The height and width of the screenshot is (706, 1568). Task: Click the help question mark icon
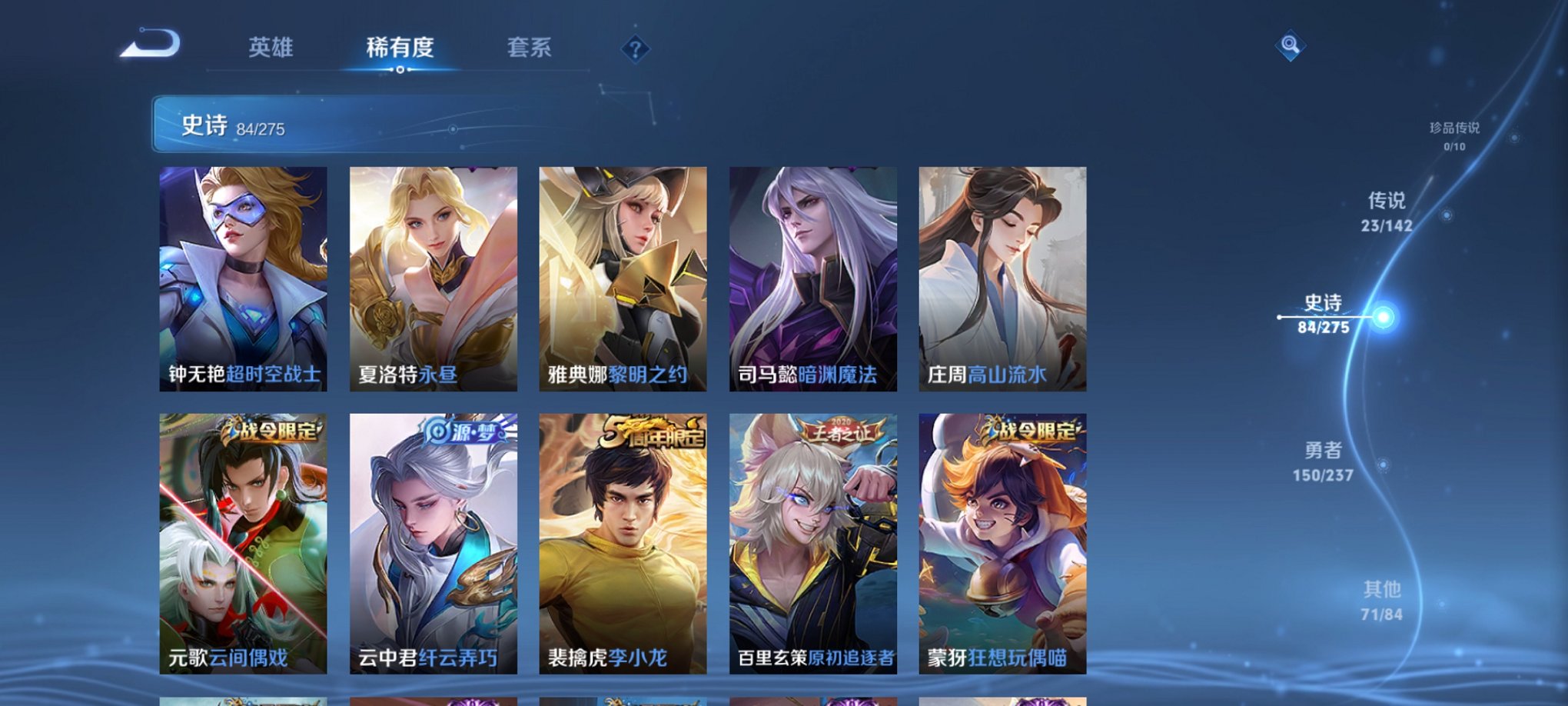[635, 50]
